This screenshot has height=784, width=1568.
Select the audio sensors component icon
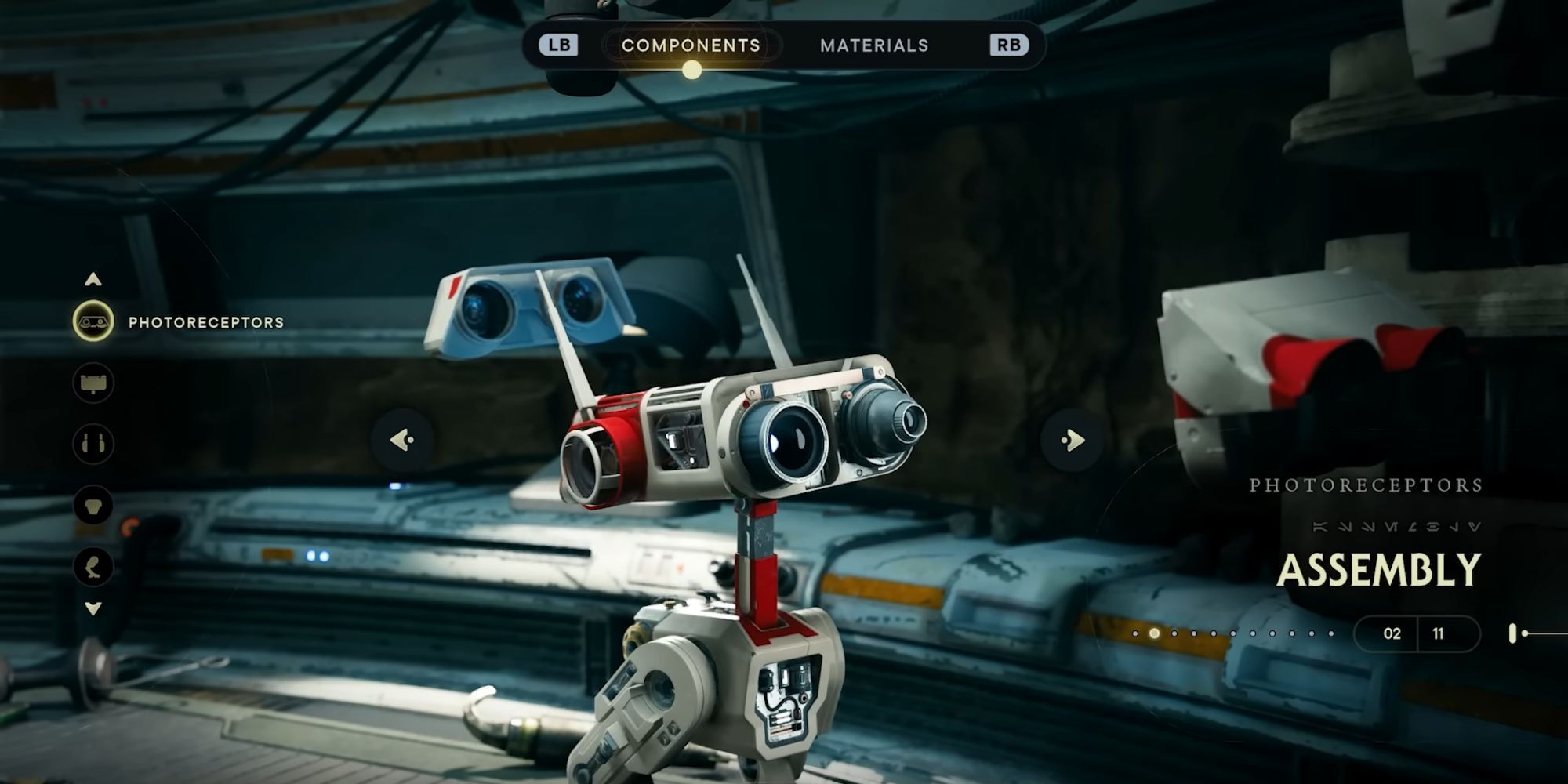(92, 443)
